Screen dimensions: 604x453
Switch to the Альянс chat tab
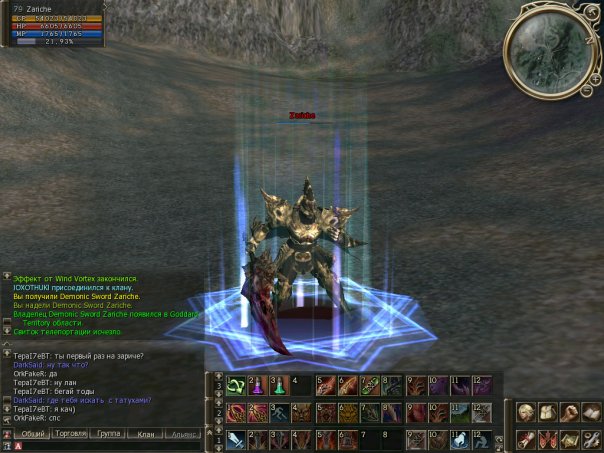click(x=183, y=434)
